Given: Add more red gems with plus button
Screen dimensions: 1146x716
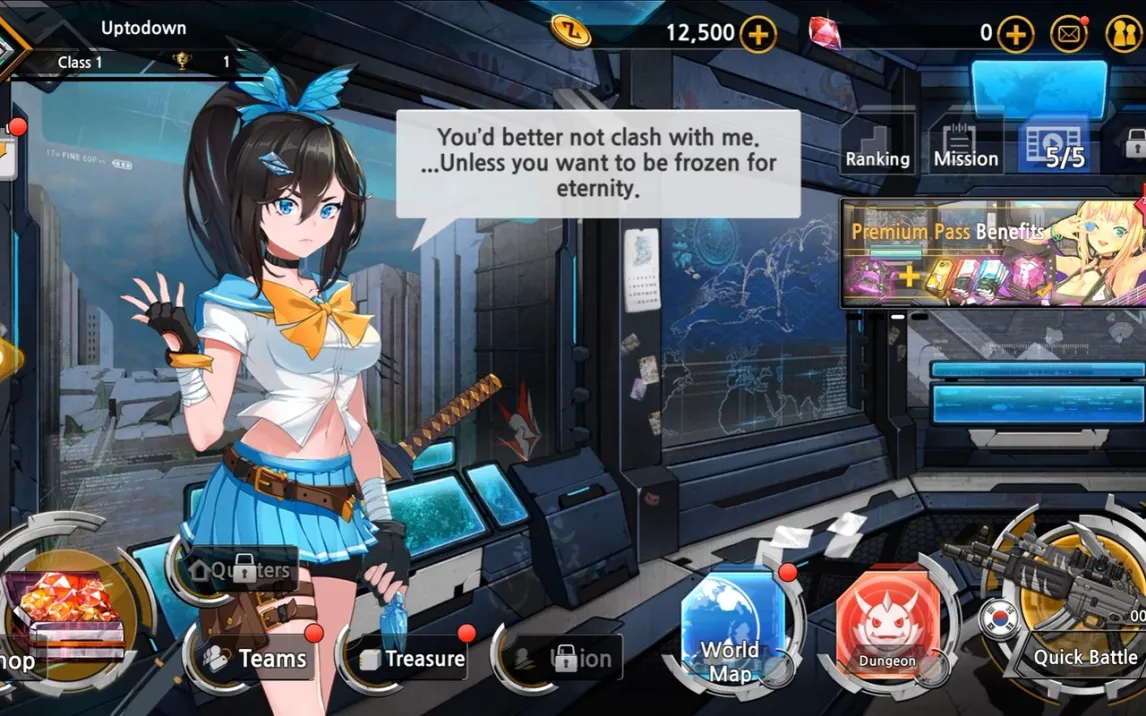Looking at the screenshot, I should point(1015,34).
